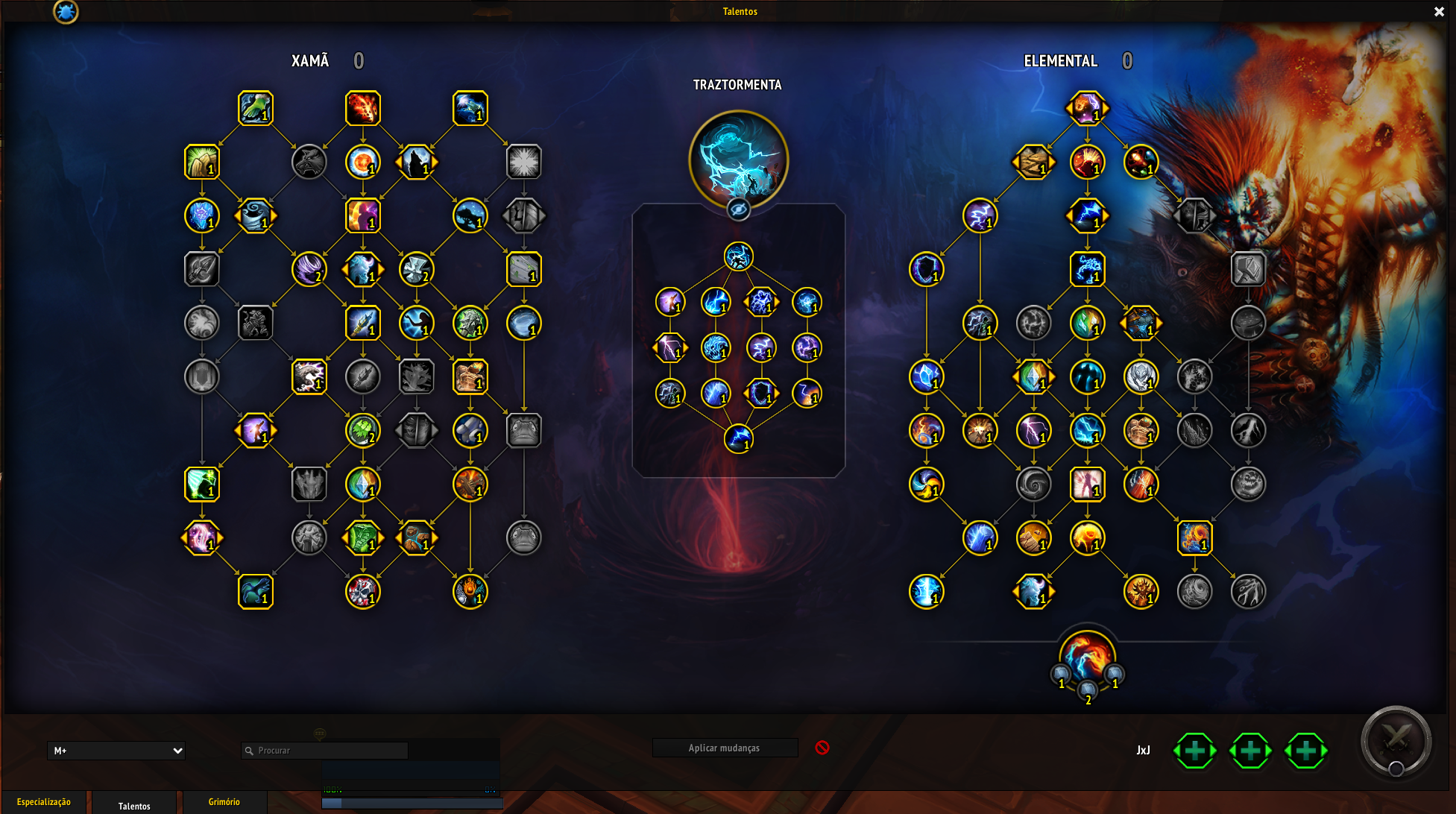
Task: Click the red reset talents icon
Action: tap(822, 748)
